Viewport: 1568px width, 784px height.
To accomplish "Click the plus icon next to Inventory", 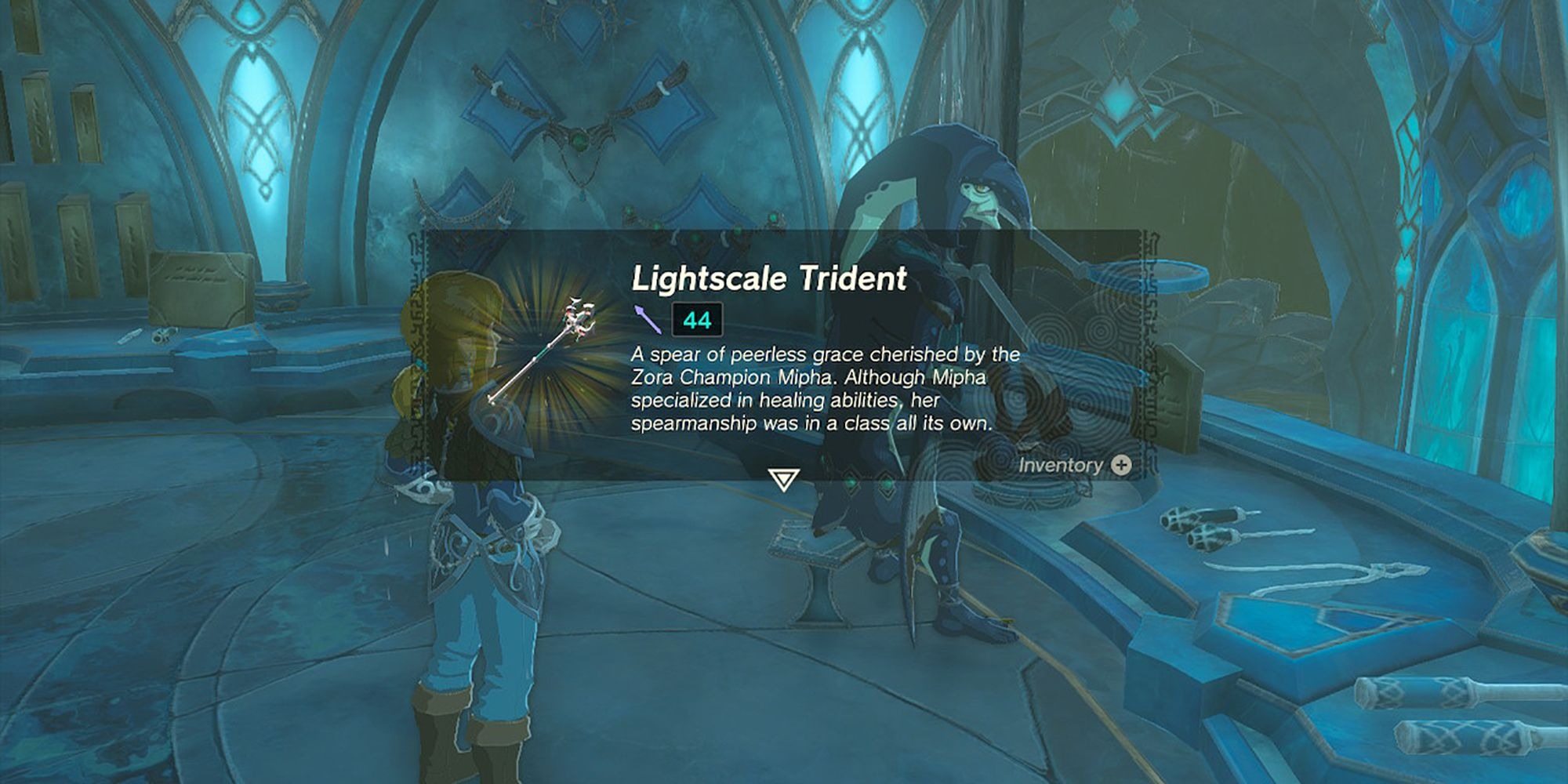I will (x=1121, y=466).
